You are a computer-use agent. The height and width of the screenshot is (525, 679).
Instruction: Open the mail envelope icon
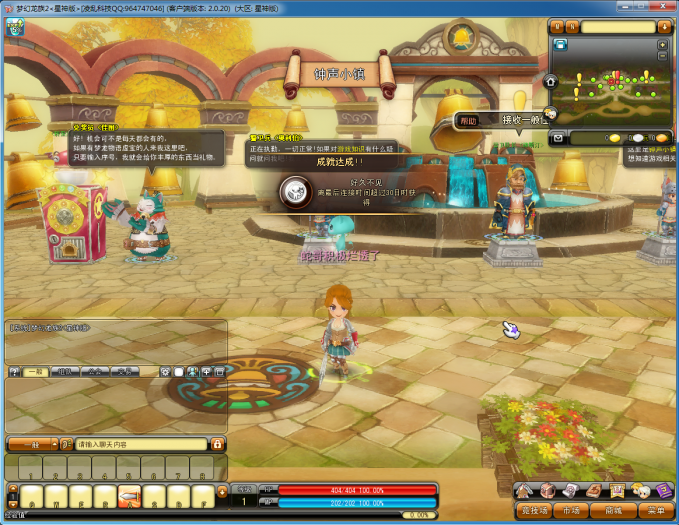pos(558,137)
